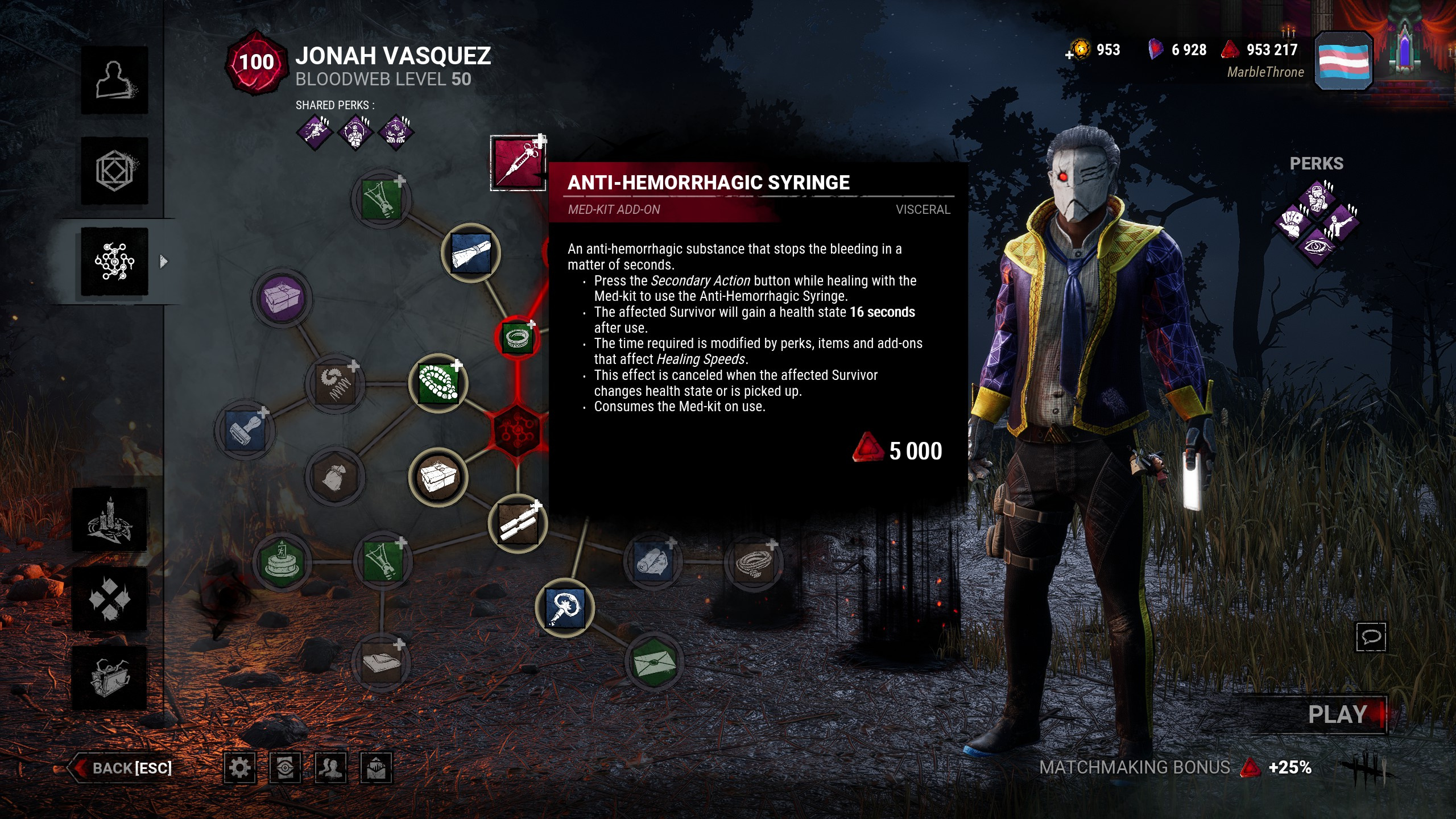Select the birthday cake offering node
Screen dimensions: 1456x819
(x=282, y=561)
